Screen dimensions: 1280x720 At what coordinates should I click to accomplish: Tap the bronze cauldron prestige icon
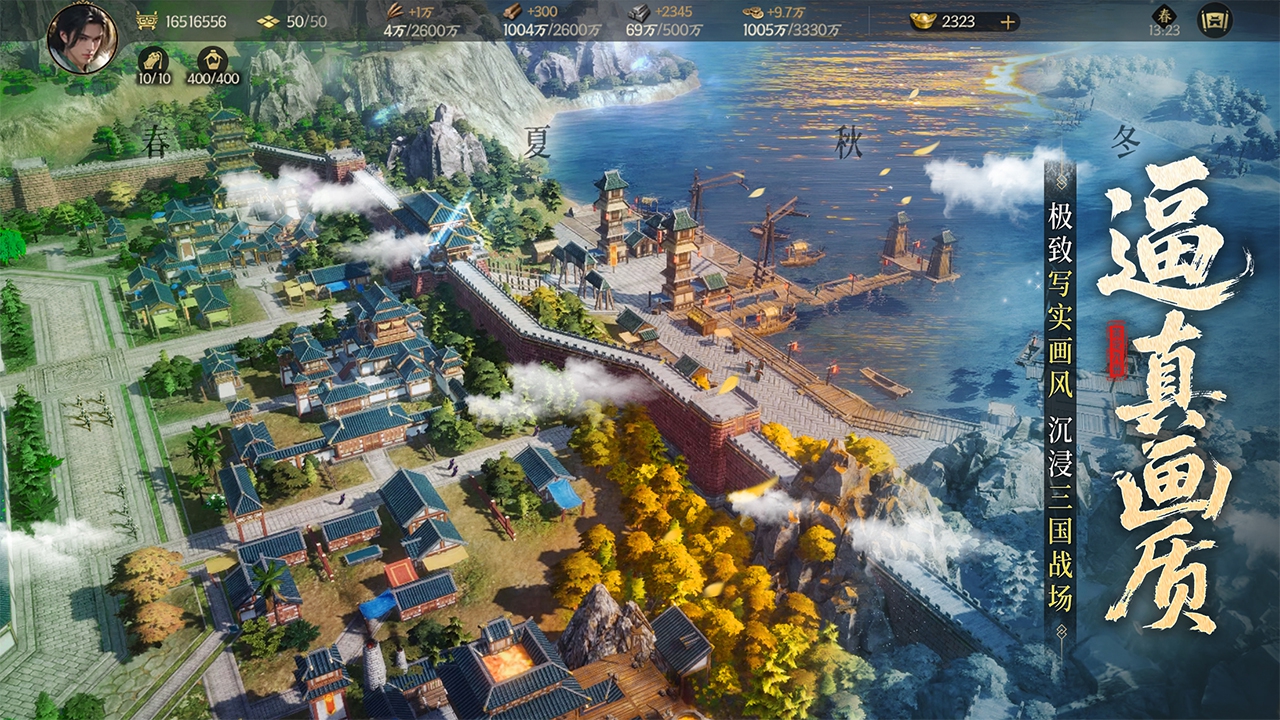[146, 21]
